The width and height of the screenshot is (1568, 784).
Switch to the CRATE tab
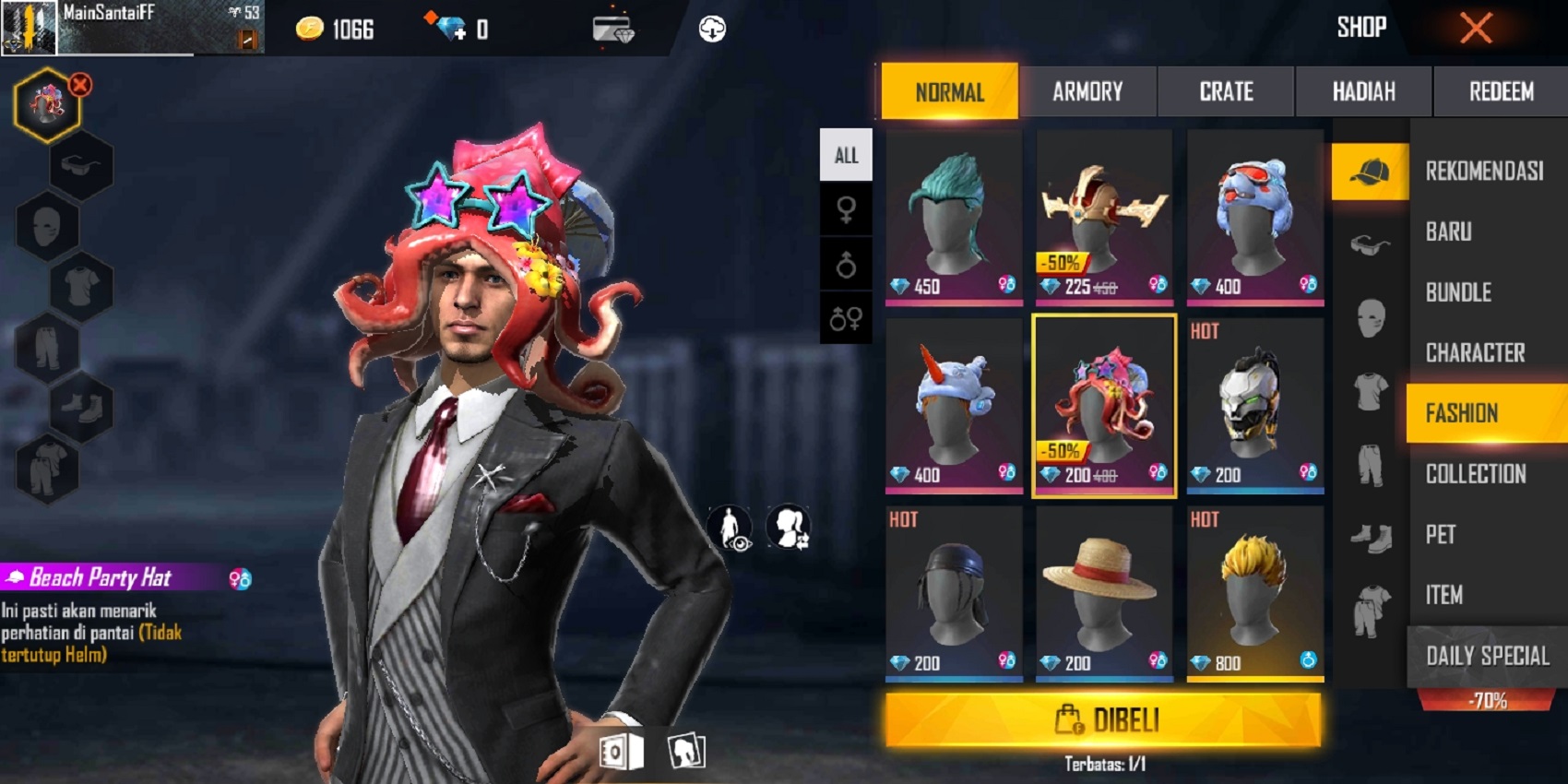click(1225, 91)
